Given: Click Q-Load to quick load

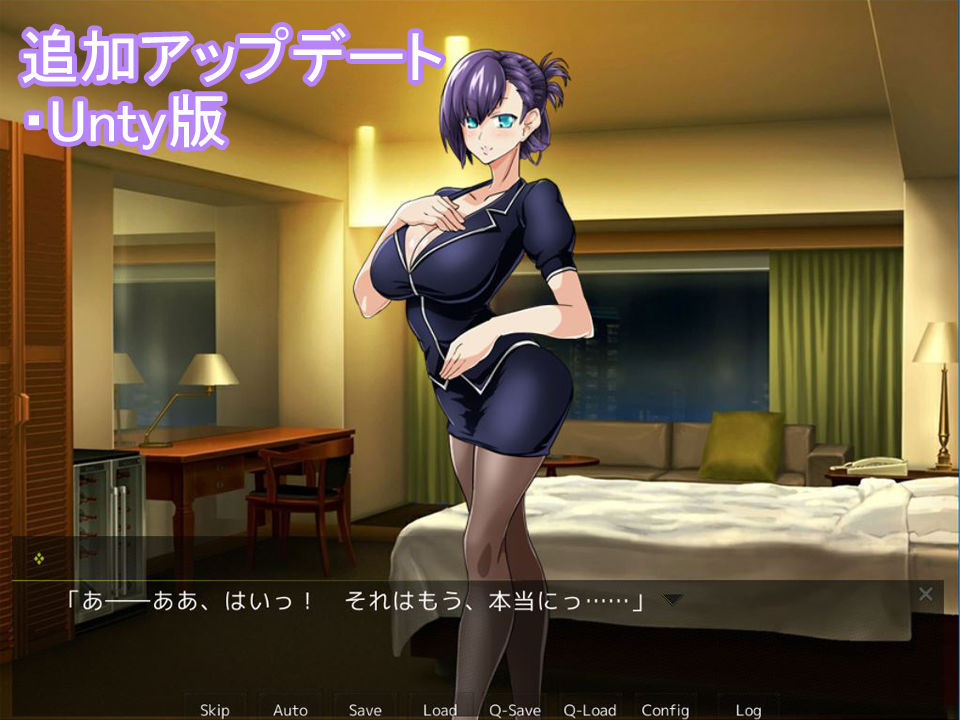Looking at the screenshot, I should point(590,709).
